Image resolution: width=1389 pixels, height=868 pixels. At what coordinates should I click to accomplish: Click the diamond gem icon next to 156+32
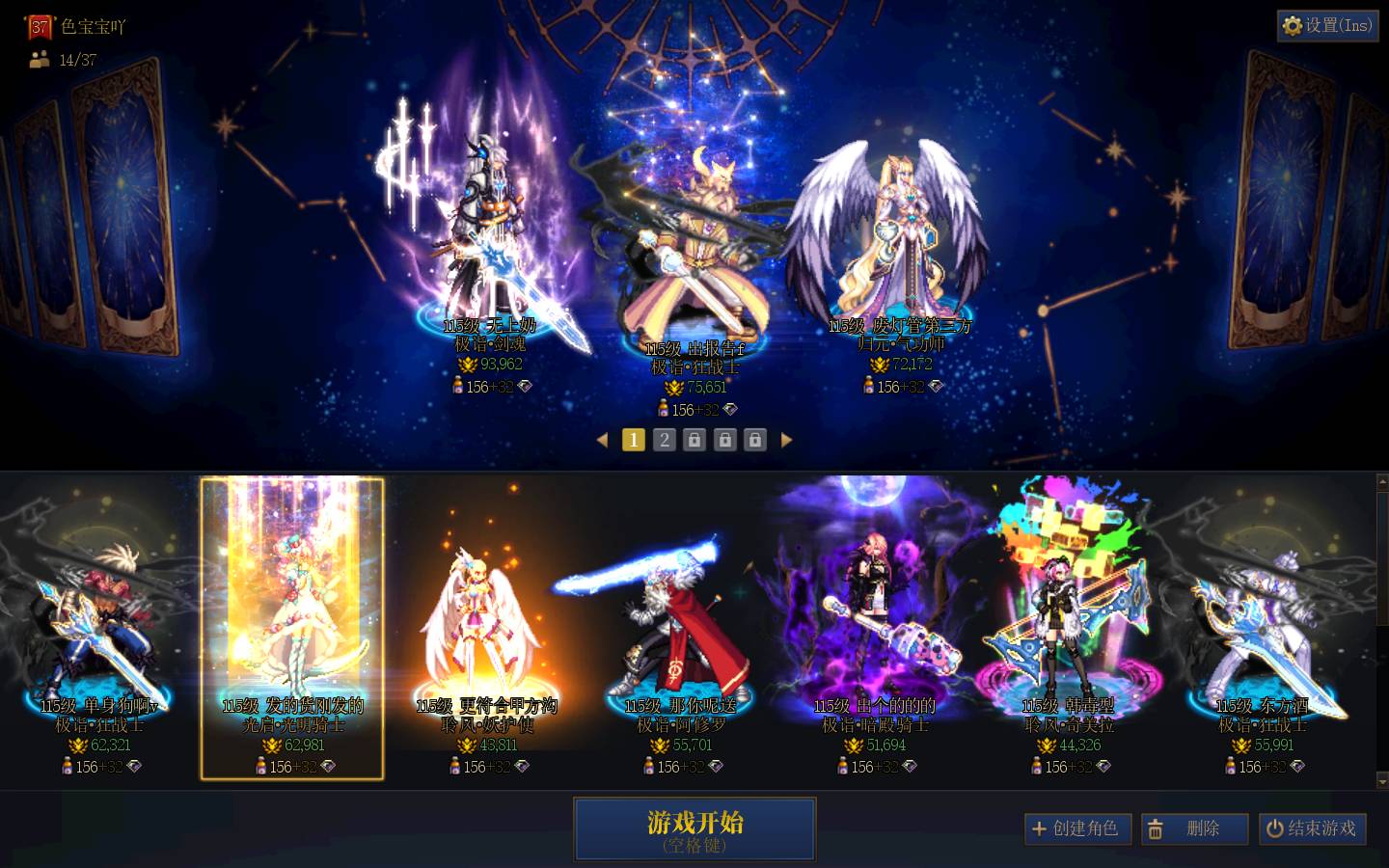coord(526,386)
